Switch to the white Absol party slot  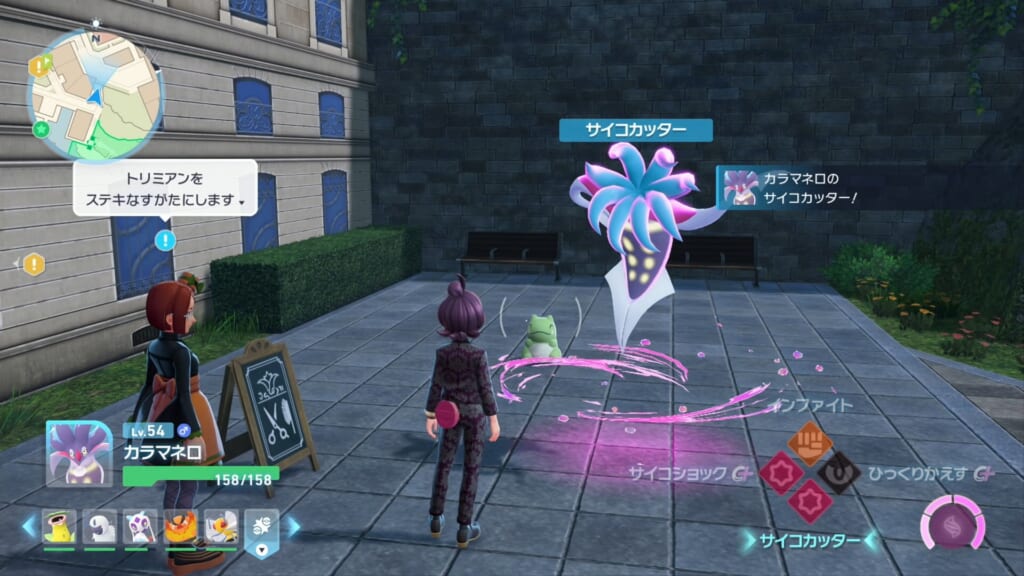pyautogui.click(x=99, y=528)
